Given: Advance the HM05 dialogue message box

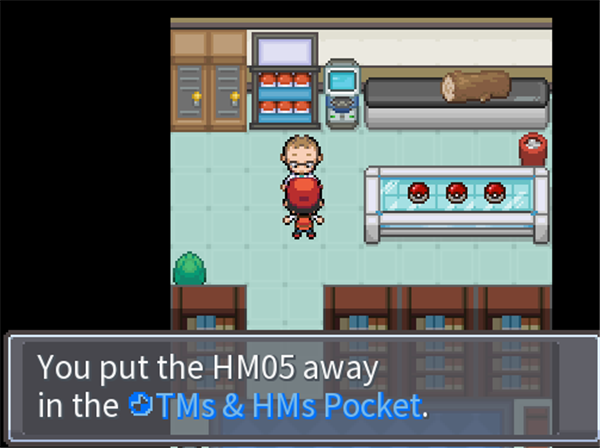Looking at the screenshot, I should click(x=300, y=387).
